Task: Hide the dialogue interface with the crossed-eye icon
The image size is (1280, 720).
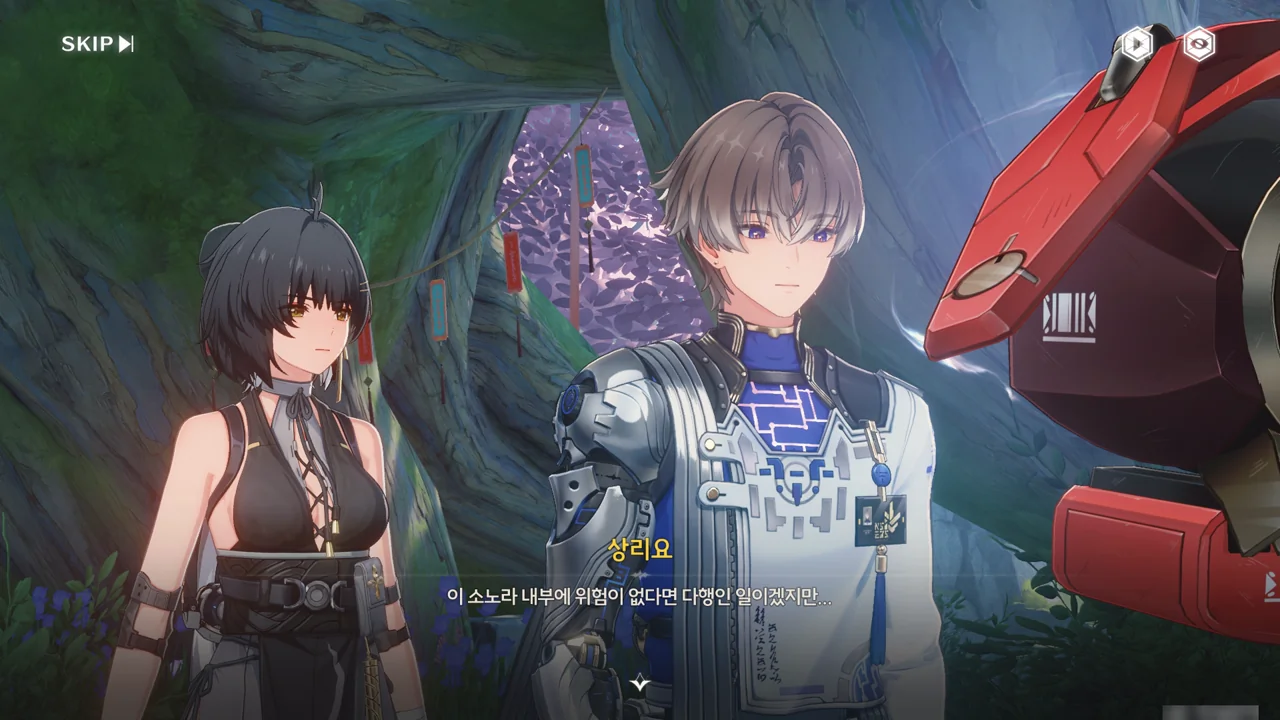Action: [x=1198, y=44]
